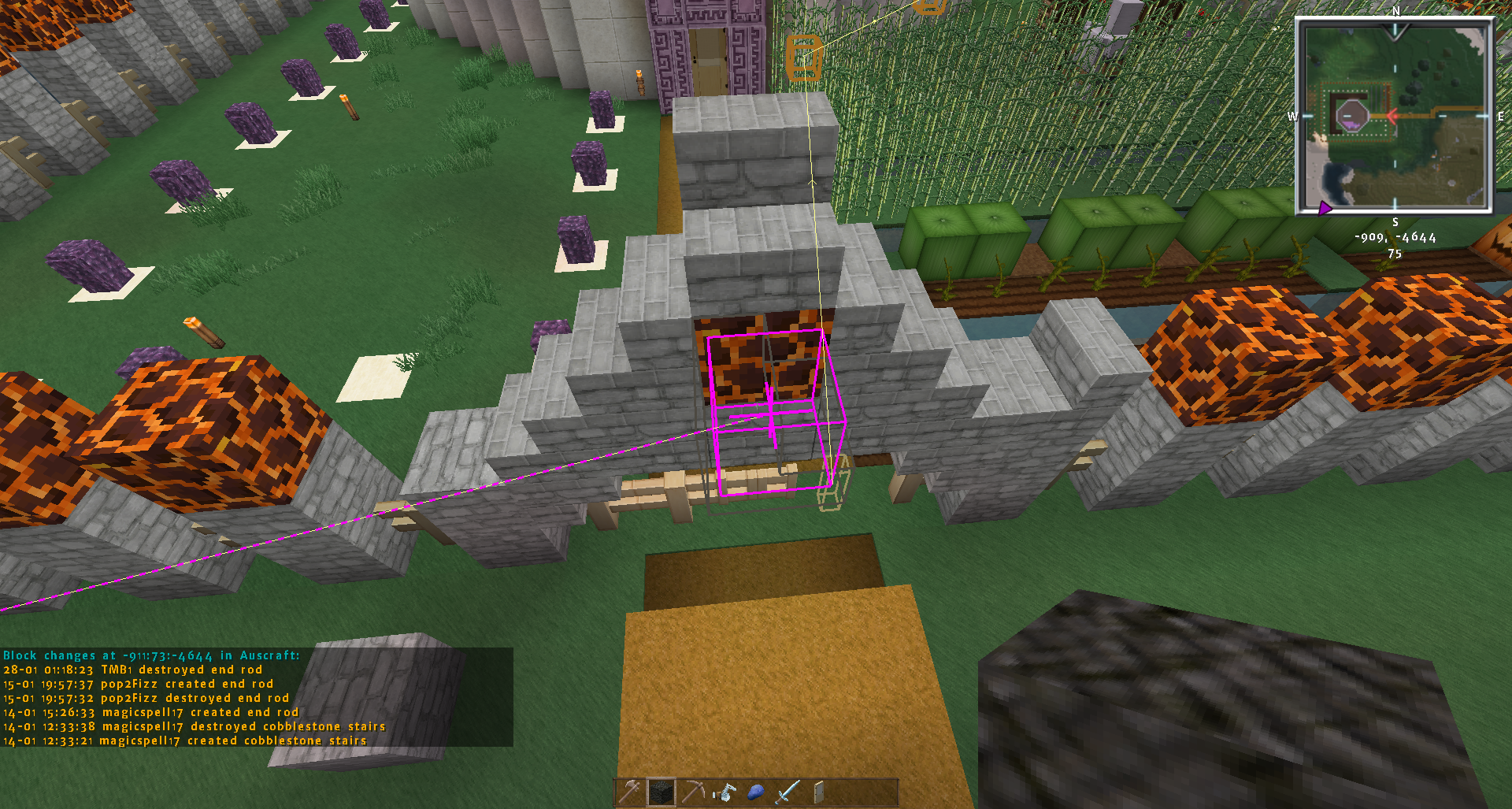The height and width of the screenshot is (809, 1512).
Task: Click the minimap in the corner
Action: click(x=1394, y=117)
